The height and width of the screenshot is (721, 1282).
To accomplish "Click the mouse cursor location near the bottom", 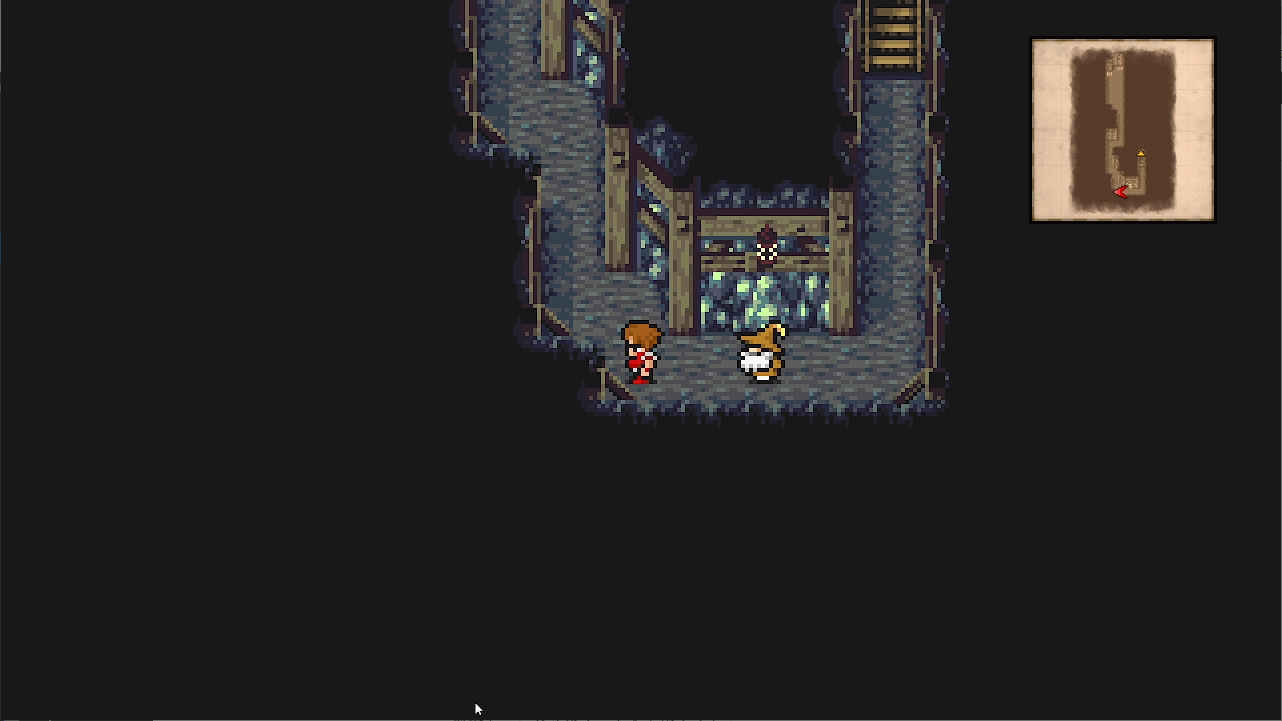I will click(477, 708).
